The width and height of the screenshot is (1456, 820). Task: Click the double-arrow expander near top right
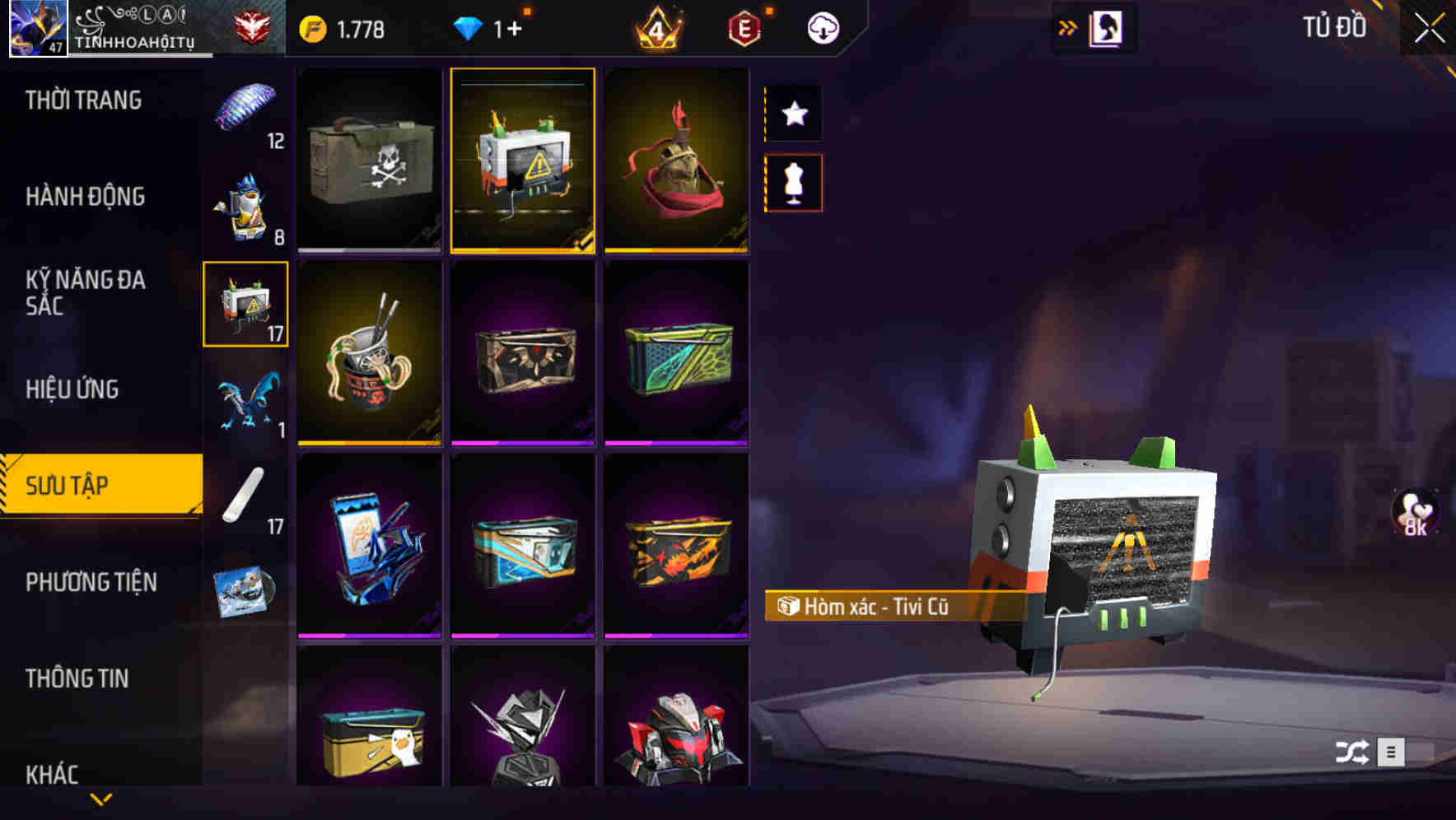pos(1068,26)
